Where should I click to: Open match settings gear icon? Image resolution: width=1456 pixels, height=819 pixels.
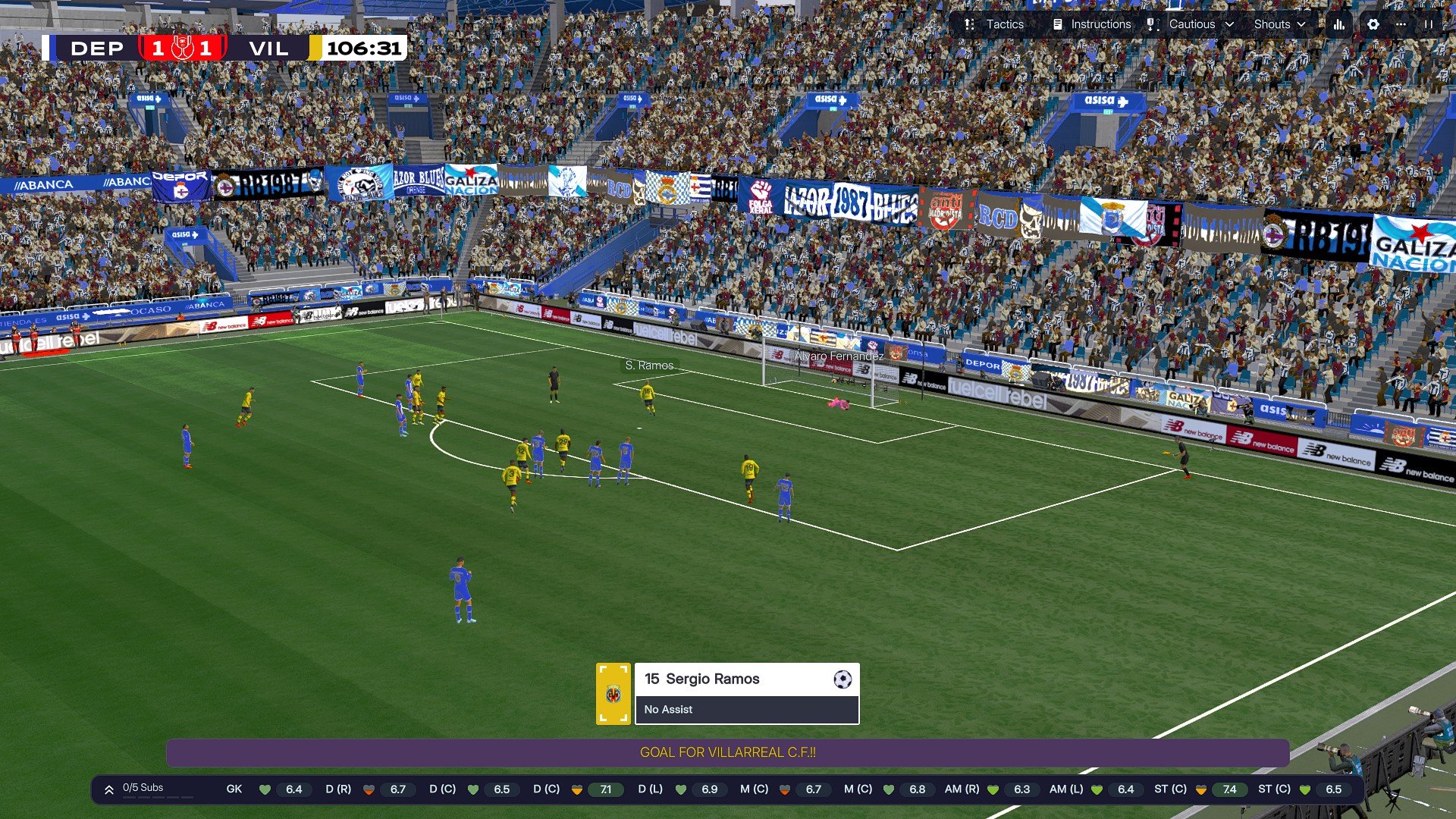pyautogui.click(x=1373, y=24)
